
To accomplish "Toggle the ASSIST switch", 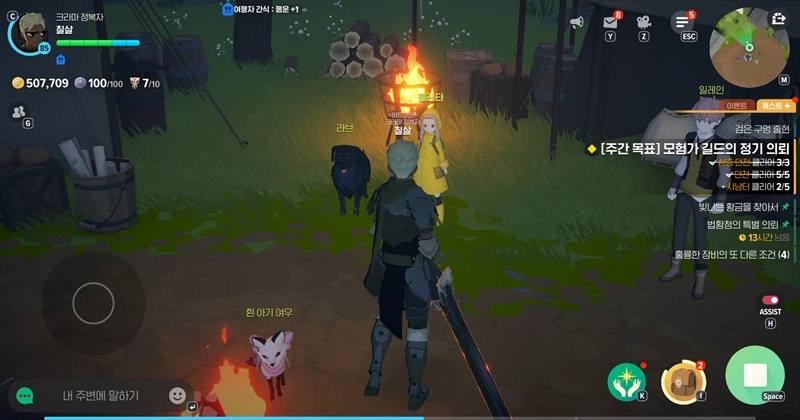I will pos(770,300).
